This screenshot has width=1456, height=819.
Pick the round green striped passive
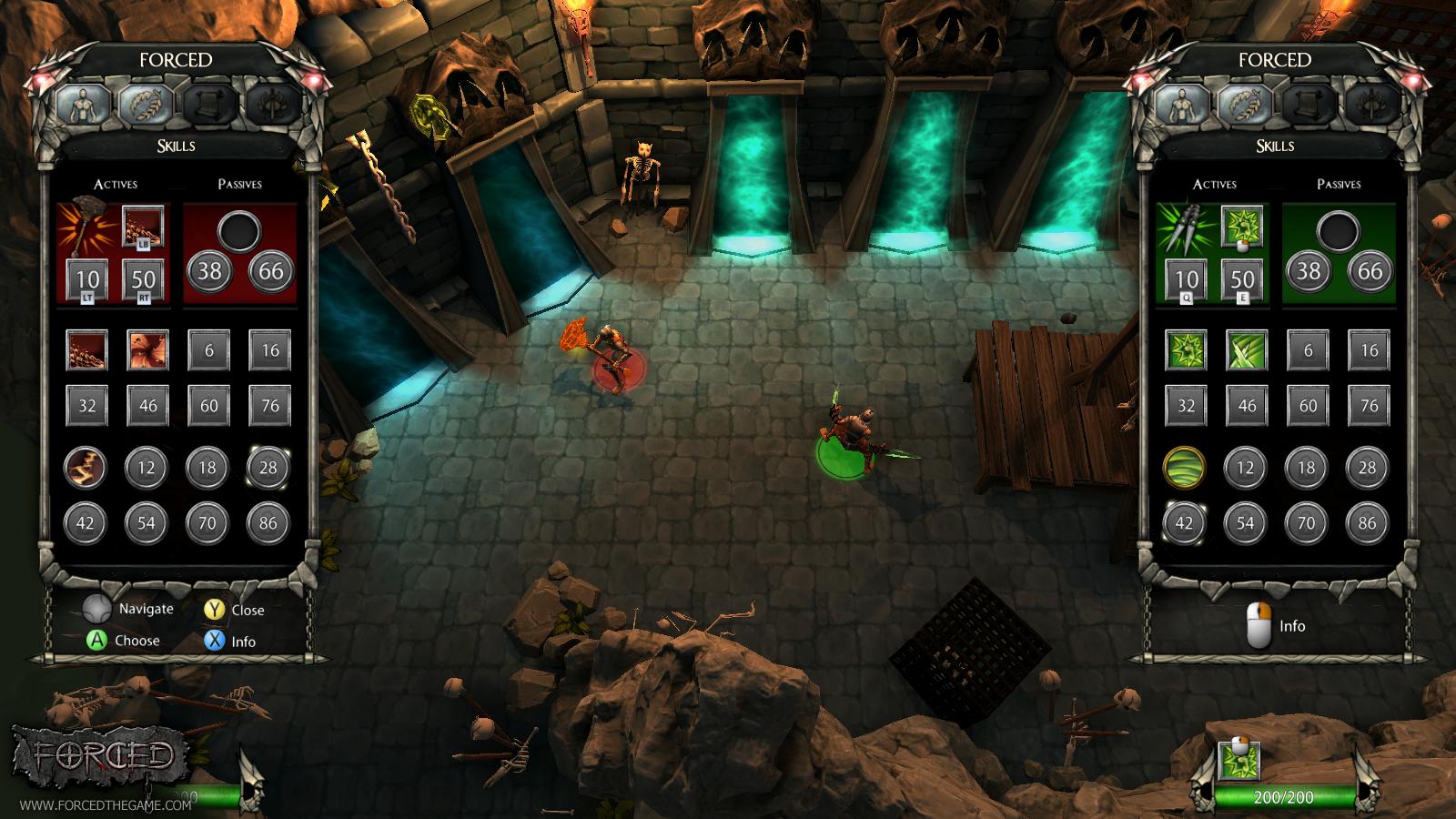coord(1185,468)
